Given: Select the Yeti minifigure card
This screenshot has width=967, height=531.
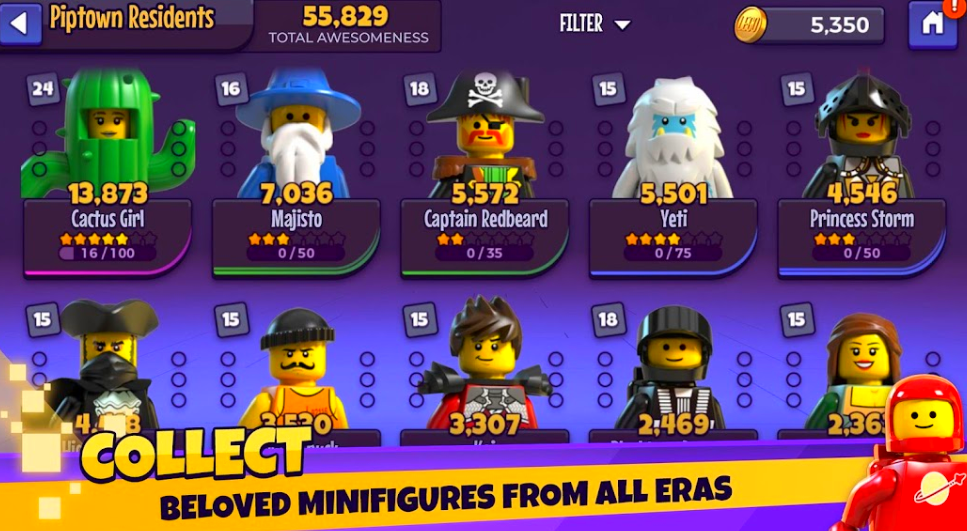Looking at the screenshot, I should pos(673,170).
